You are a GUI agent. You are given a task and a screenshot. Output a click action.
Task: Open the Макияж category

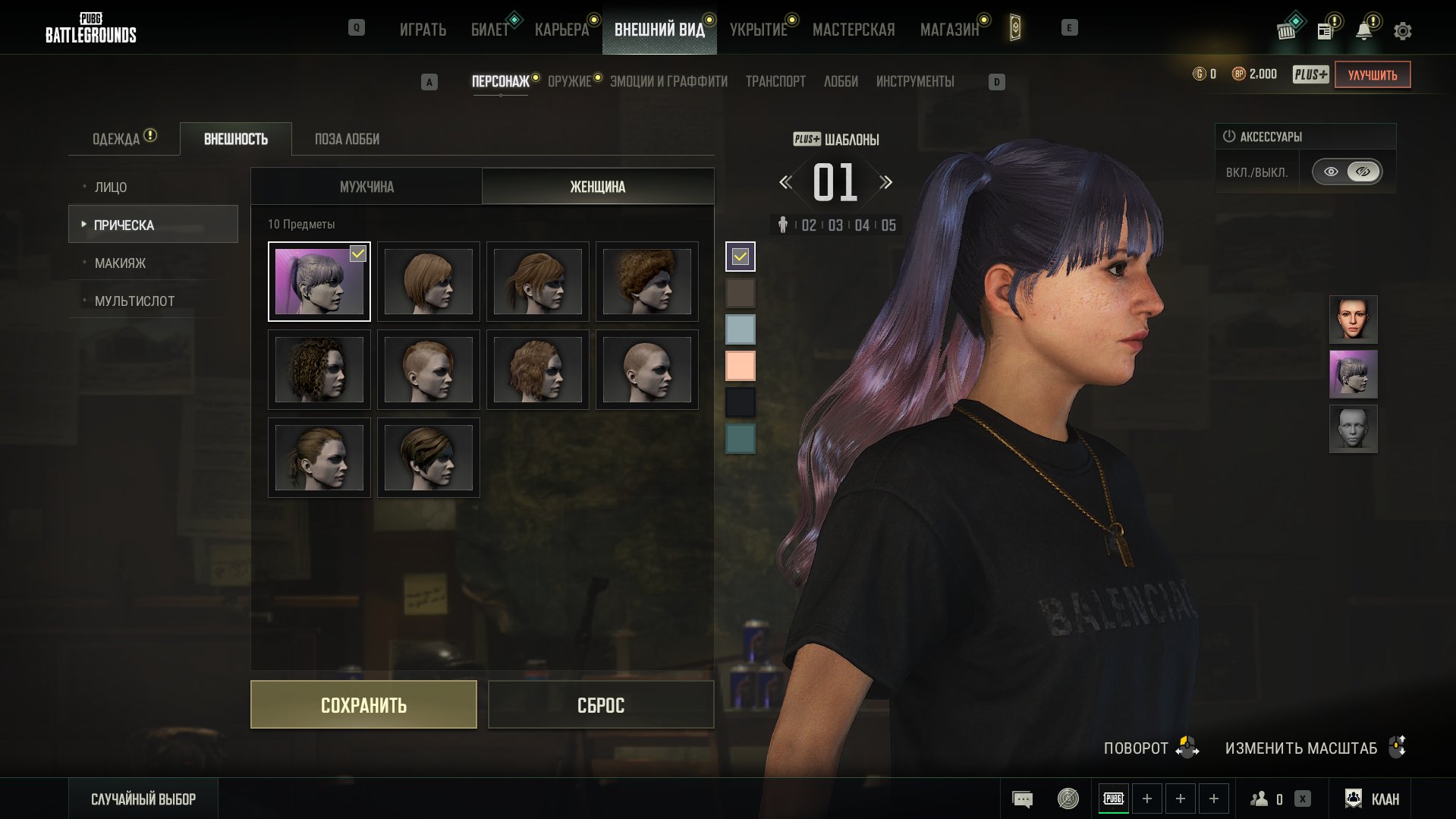tap(120, 263)
